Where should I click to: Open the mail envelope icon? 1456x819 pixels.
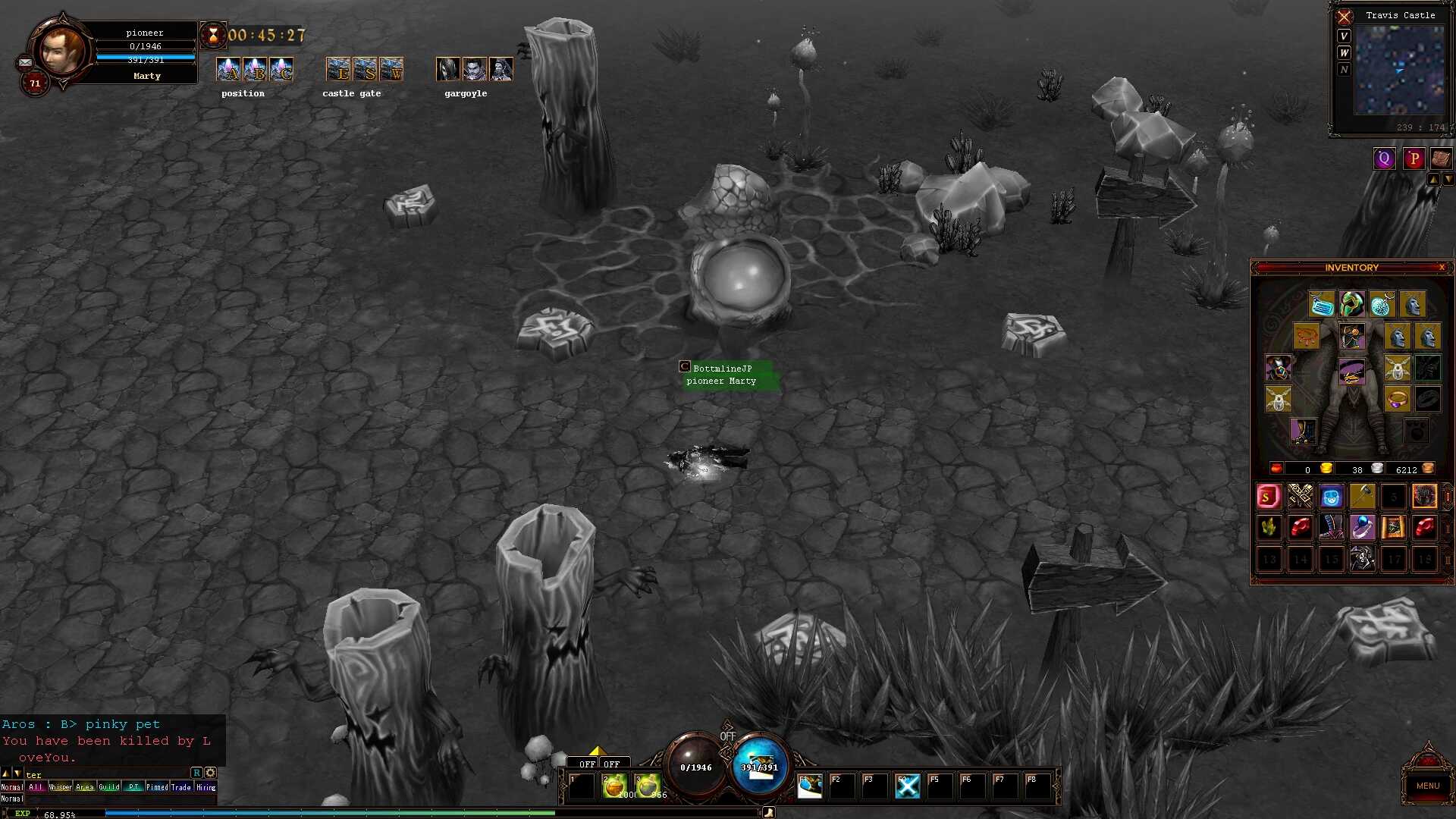[x=25, y=63]
